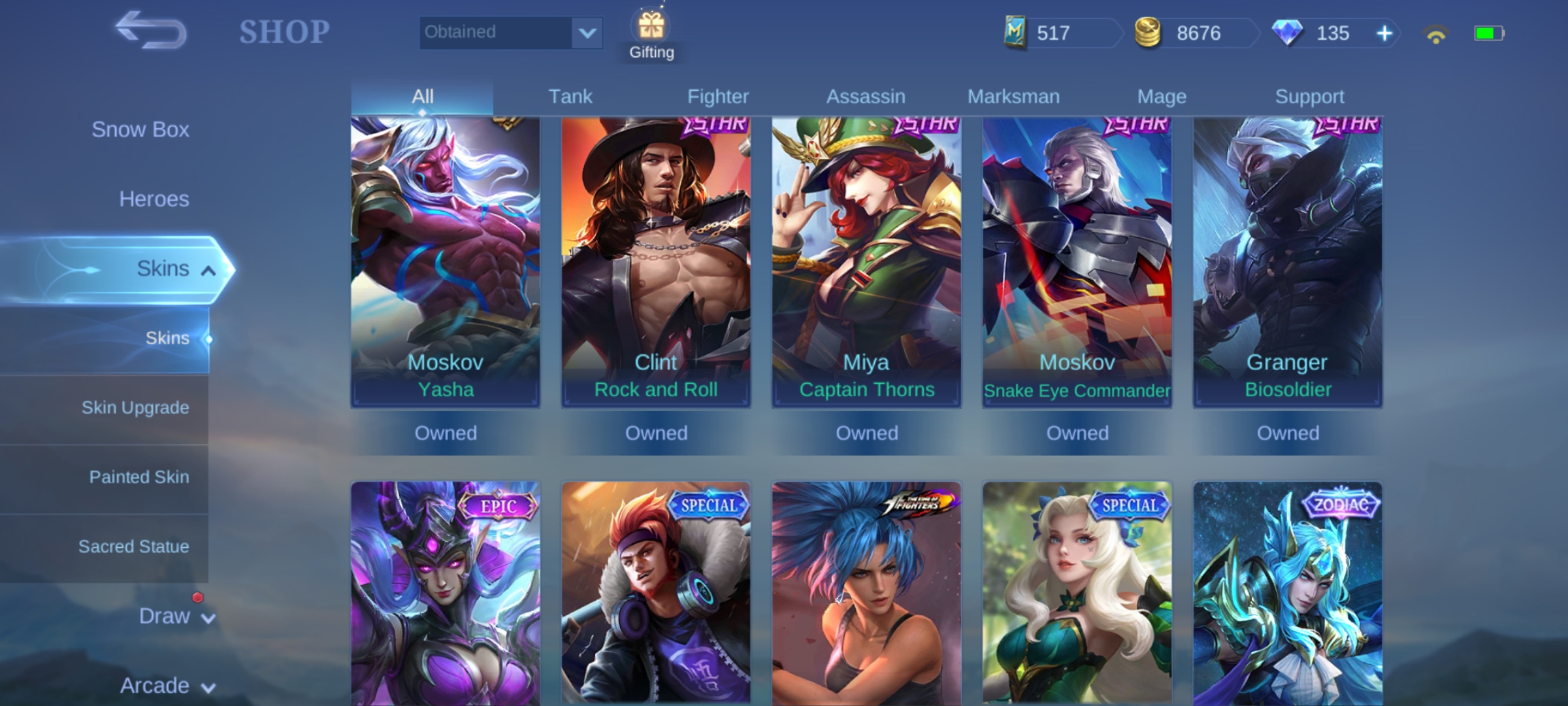Select the Mage tab
The image size is (1568, 706).
[1161, 97]
